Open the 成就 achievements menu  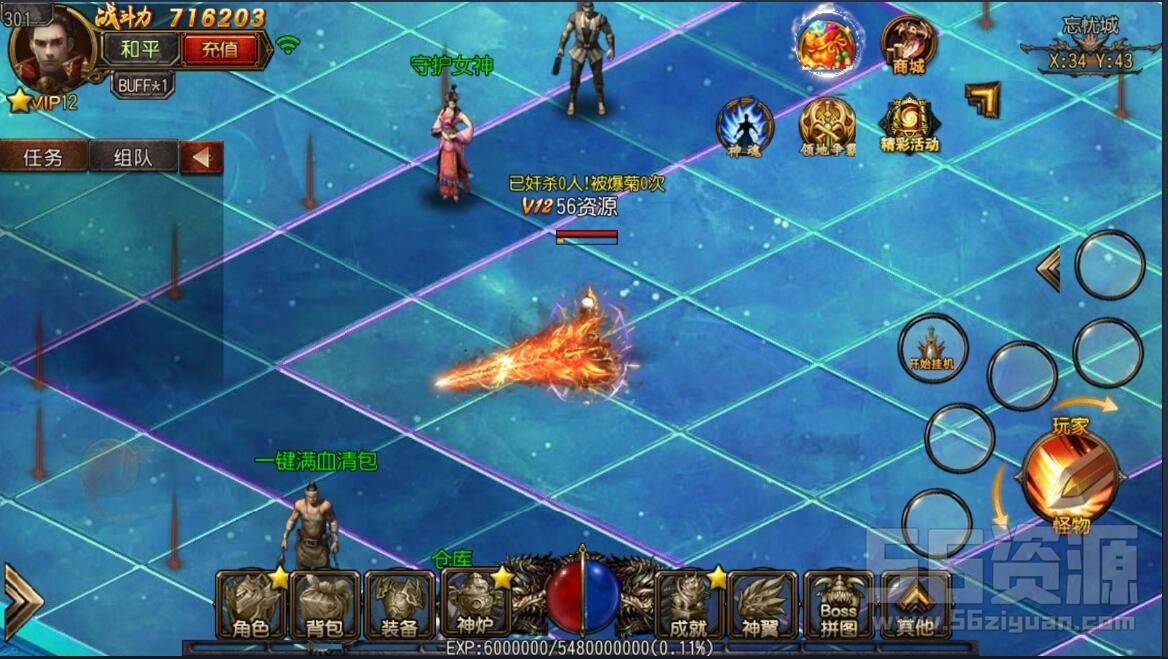click(x=690, y=605)
